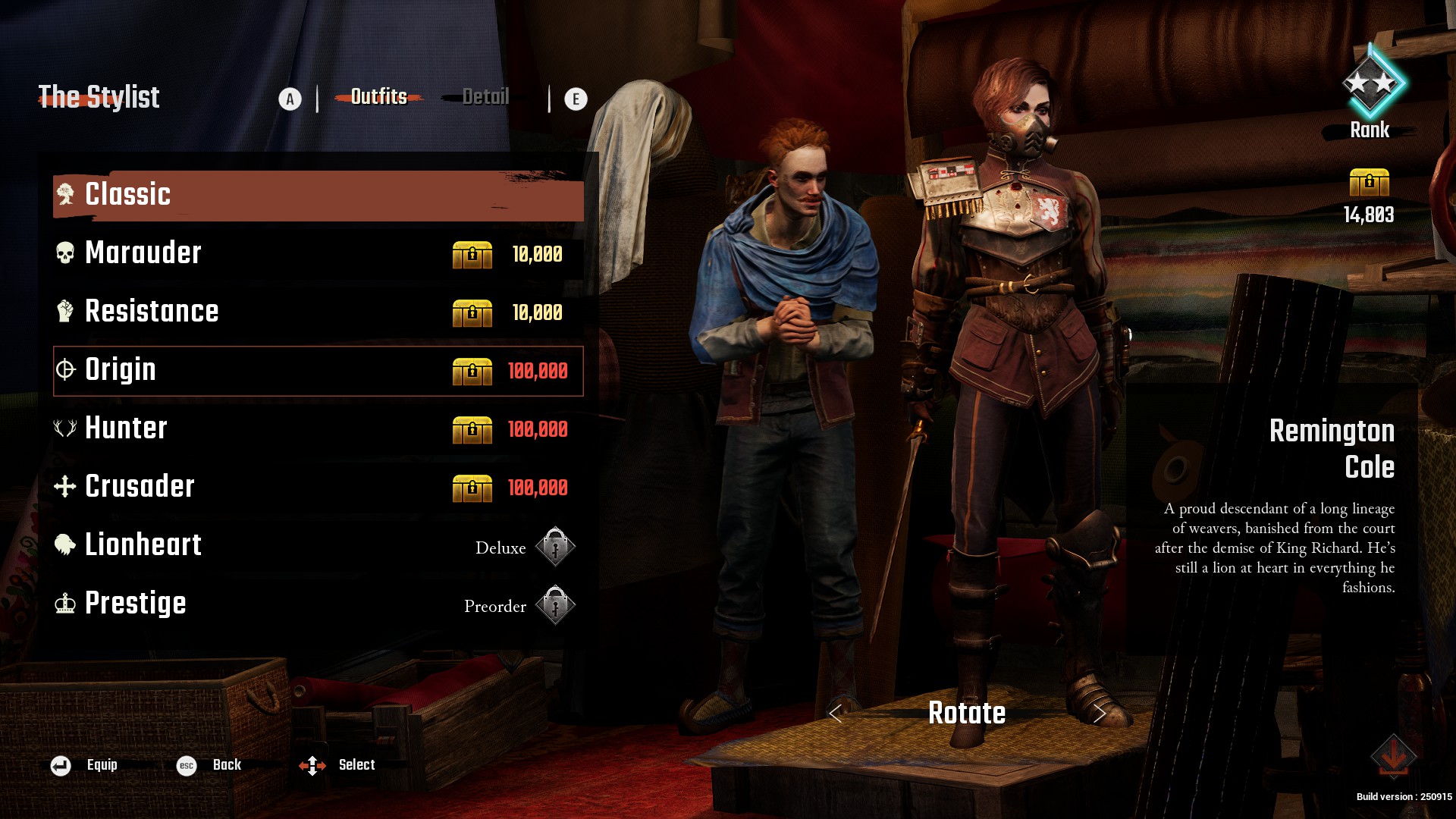Equip the selected outfit
Screen dimensions: 1456x819
pyautogui.click(x=84, y=765)
